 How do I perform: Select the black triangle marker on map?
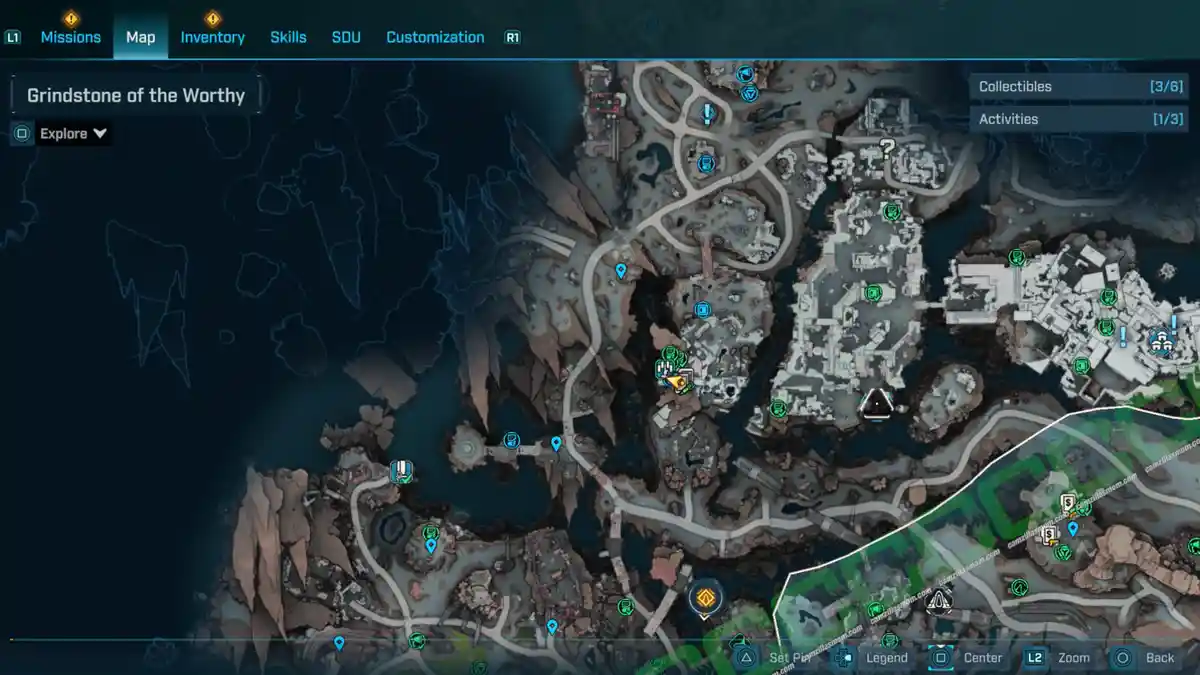pyautogui.click(x=877, y=403)
